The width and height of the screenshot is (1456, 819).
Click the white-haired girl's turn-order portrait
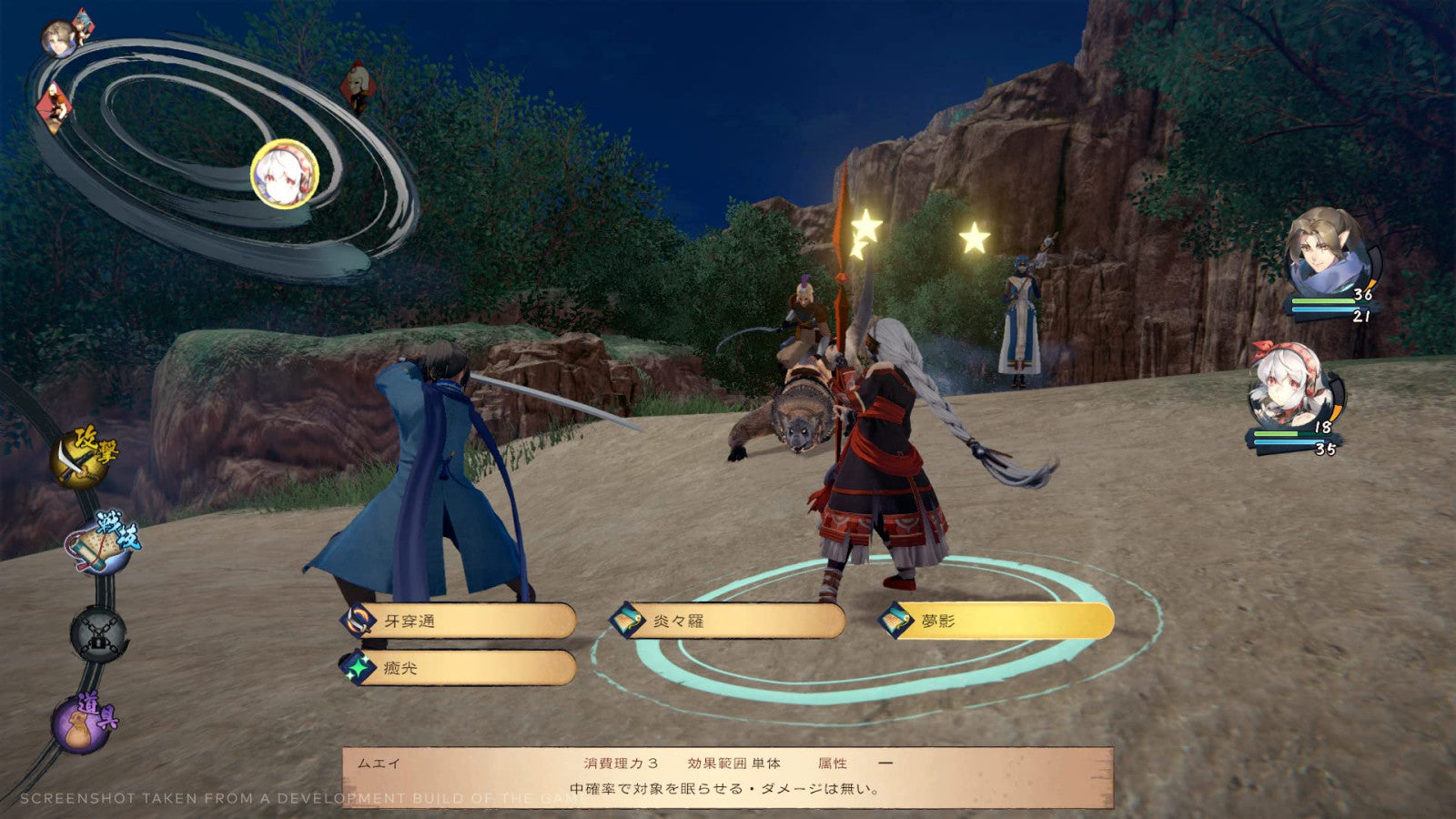[285, 173]
